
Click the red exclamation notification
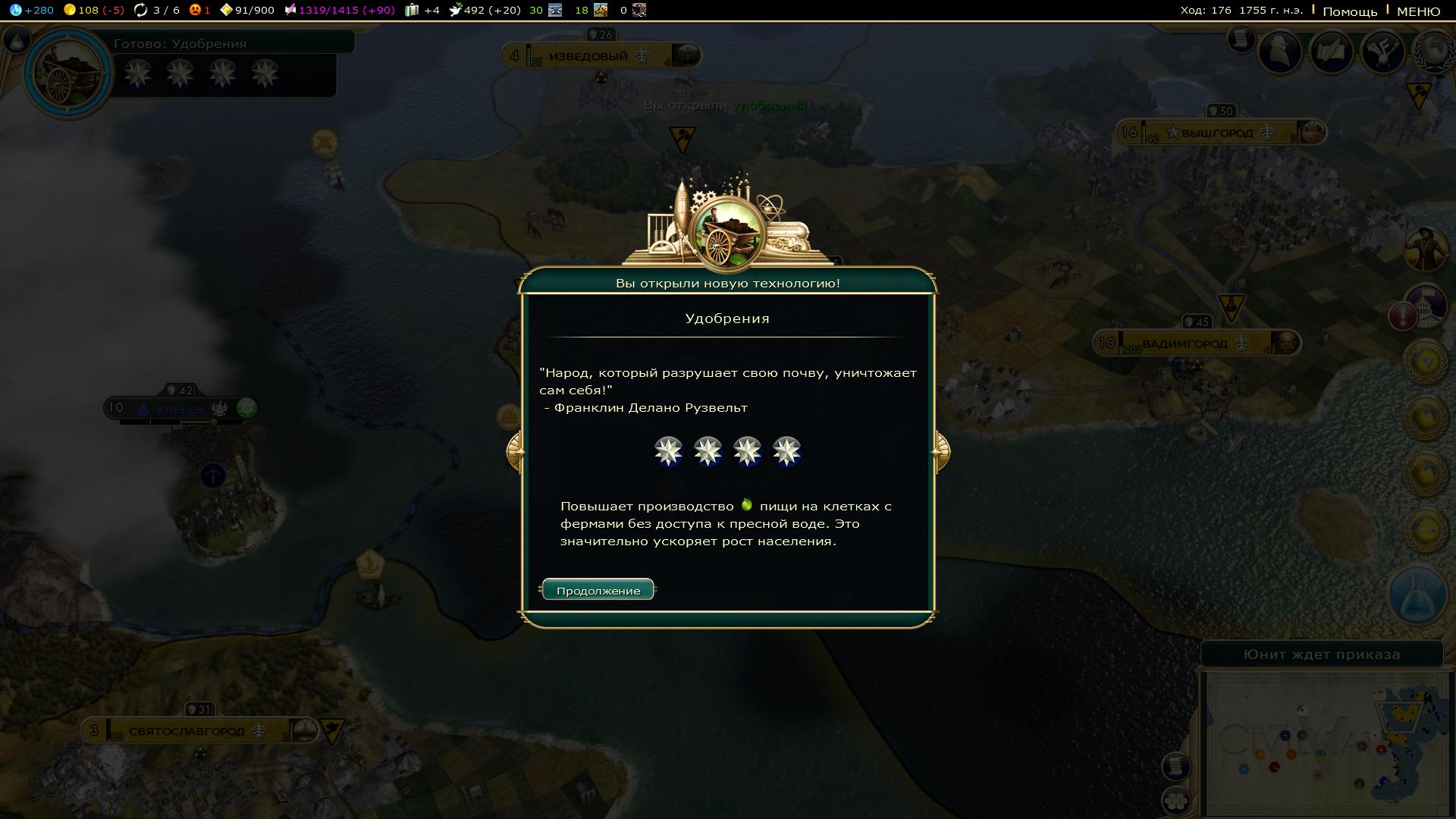pyautogui.click(x=1402, y=315)
